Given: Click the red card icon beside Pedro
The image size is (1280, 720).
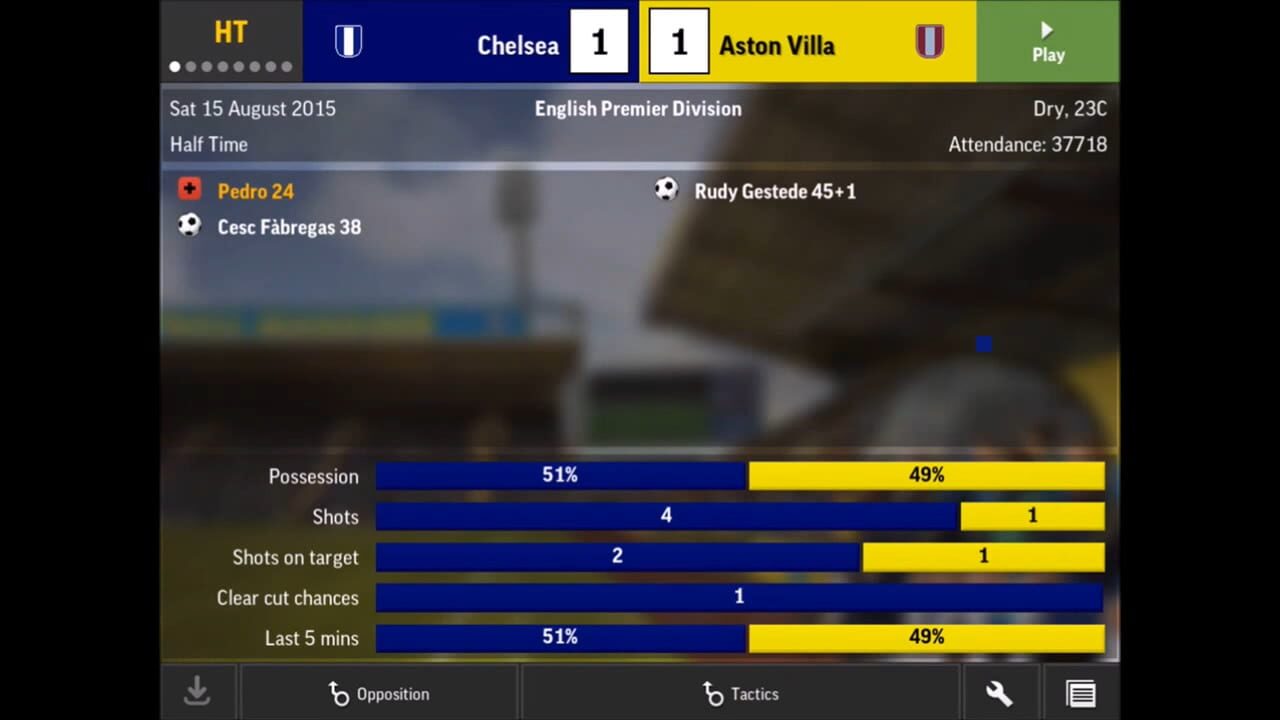Looking at the screenshot, I should (189, 189).
